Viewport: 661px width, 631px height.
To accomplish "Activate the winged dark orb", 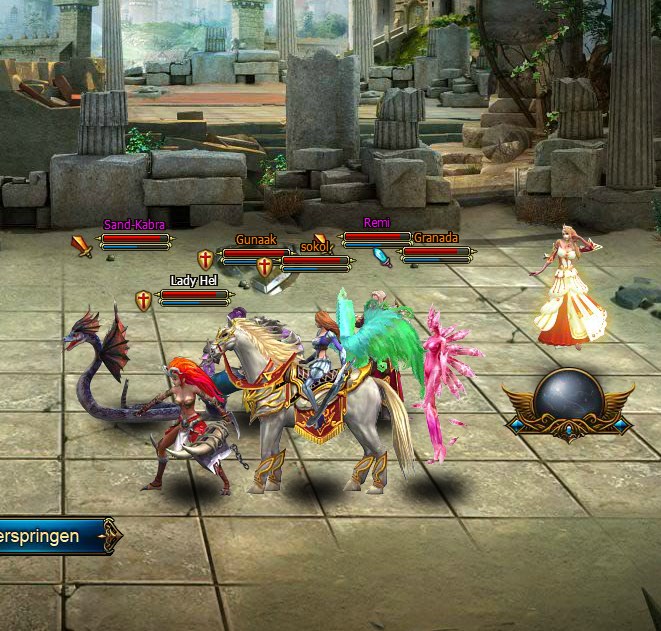I will 568,400.
